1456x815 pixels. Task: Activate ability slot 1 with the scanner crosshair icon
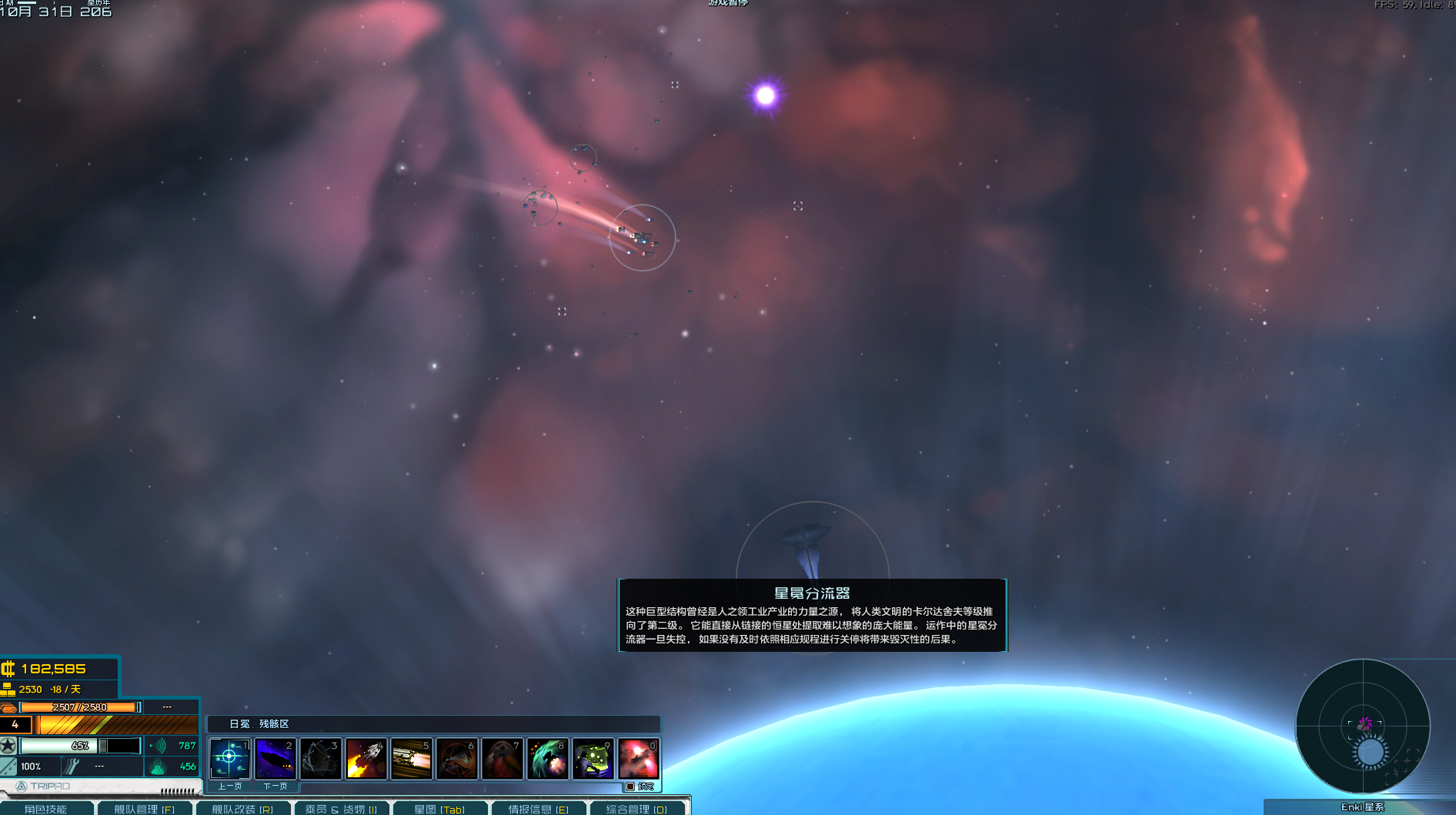tap(229, 759)
